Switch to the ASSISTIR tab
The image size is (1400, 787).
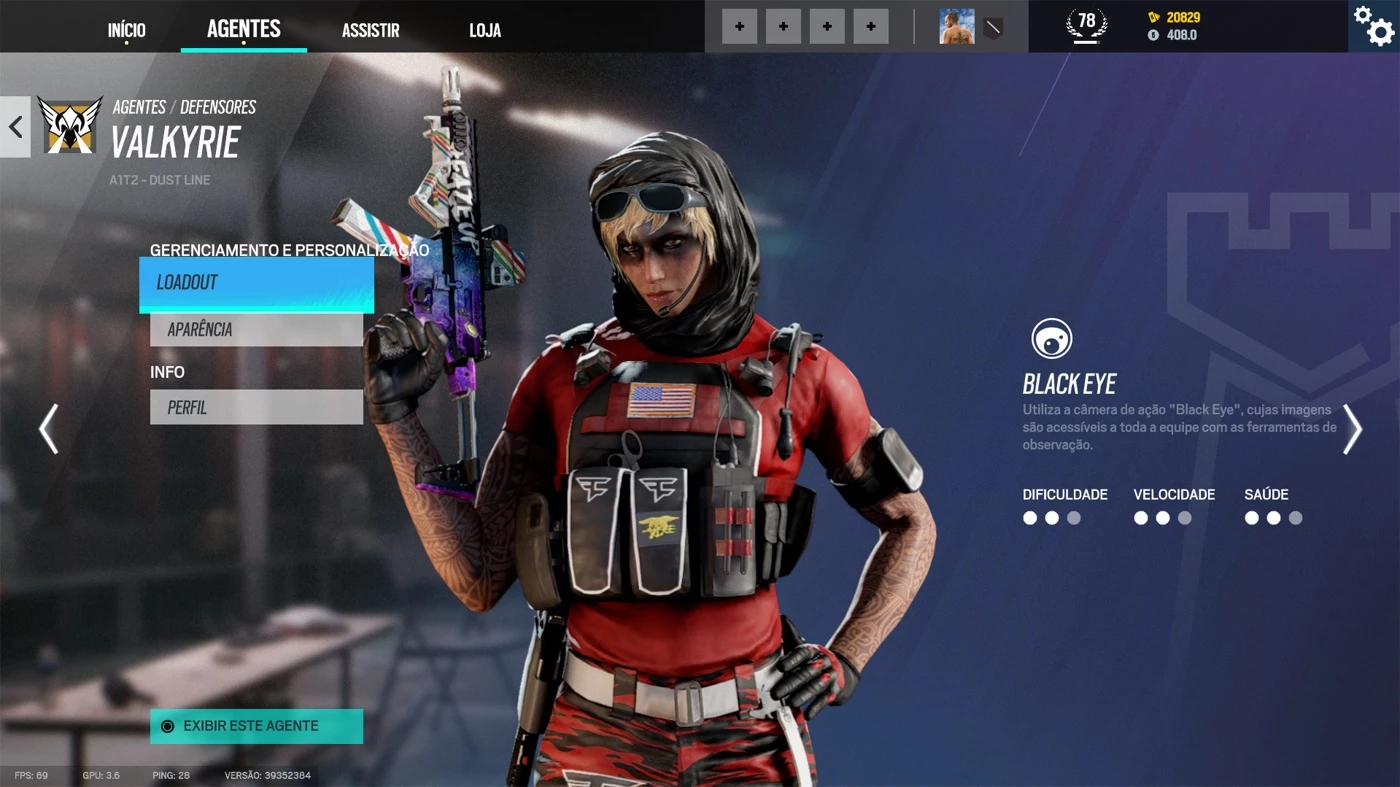coord(370,29)
